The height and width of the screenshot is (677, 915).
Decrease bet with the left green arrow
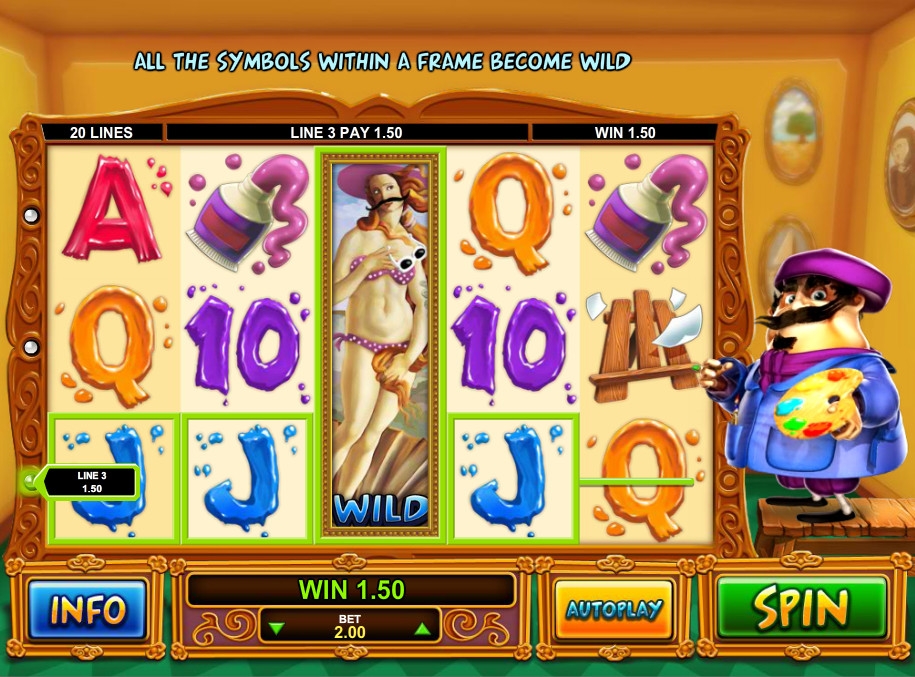(x=278, y=630)
